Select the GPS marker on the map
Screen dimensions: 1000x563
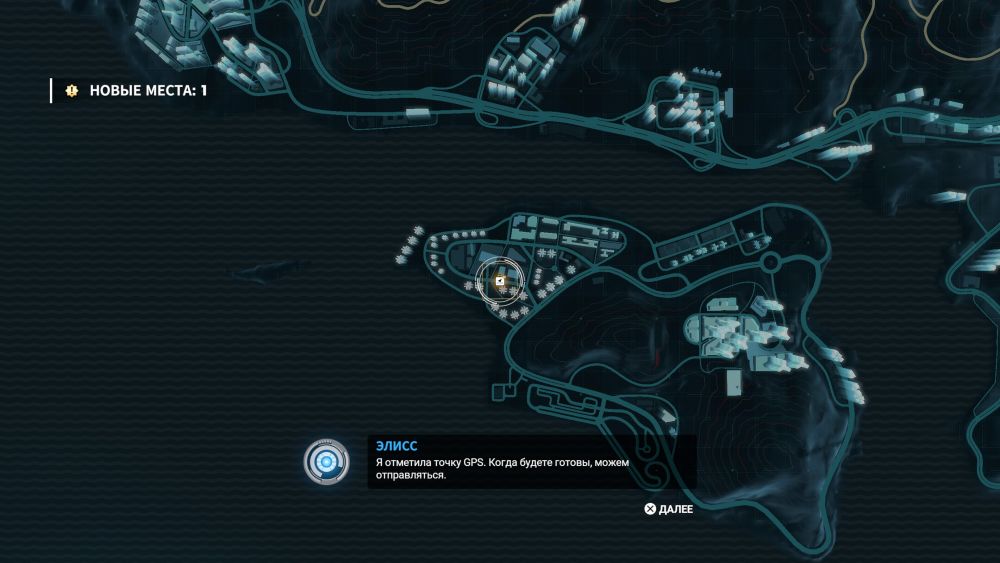[499, 282]
